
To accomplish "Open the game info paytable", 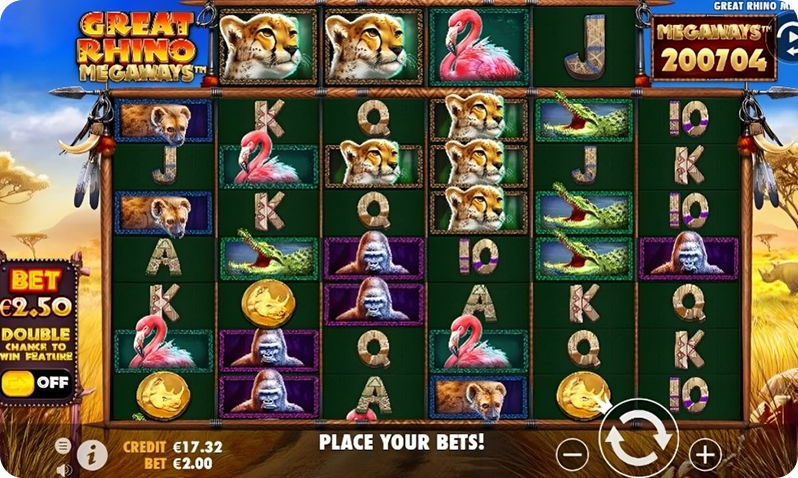I will [x=92, y=455].
